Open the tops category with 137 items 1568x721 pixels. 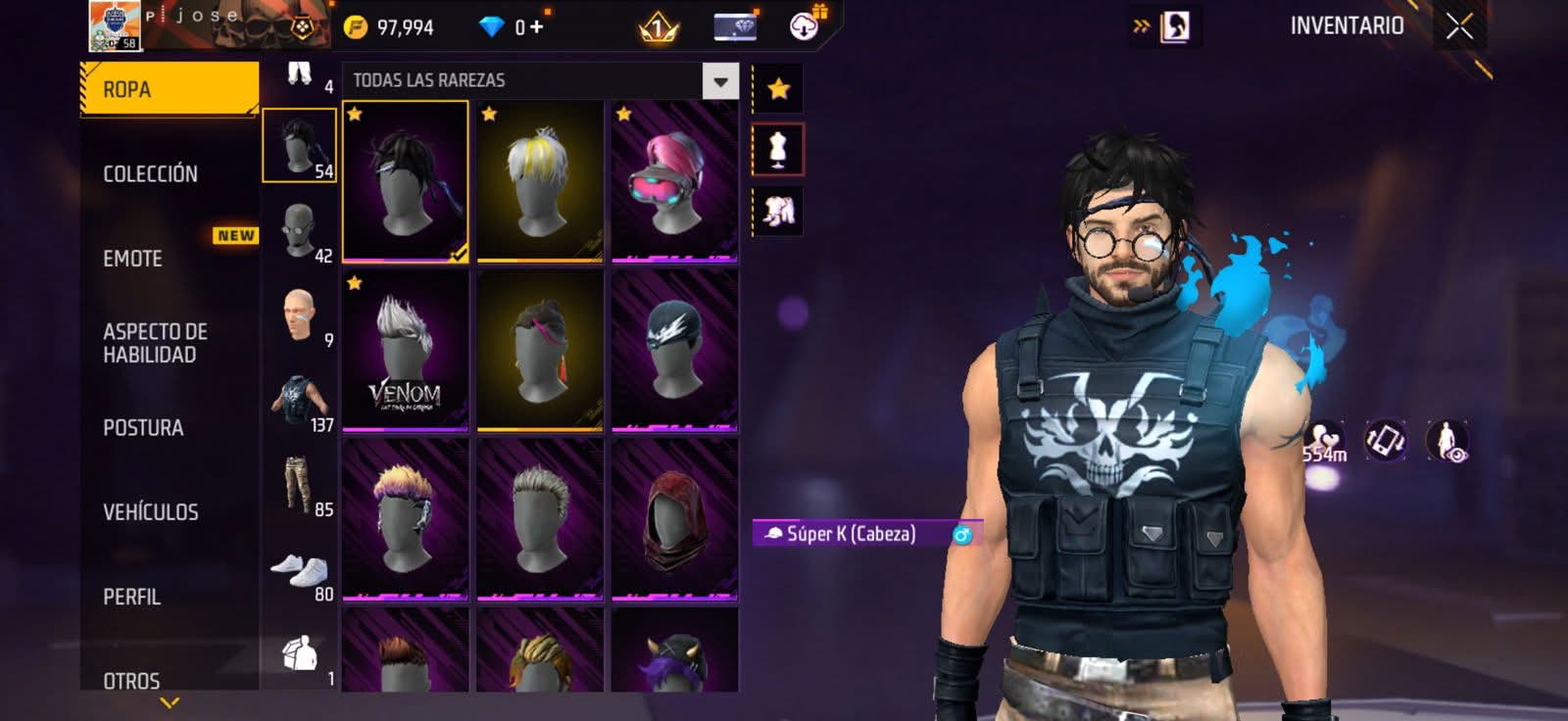(x=300, y=403)
